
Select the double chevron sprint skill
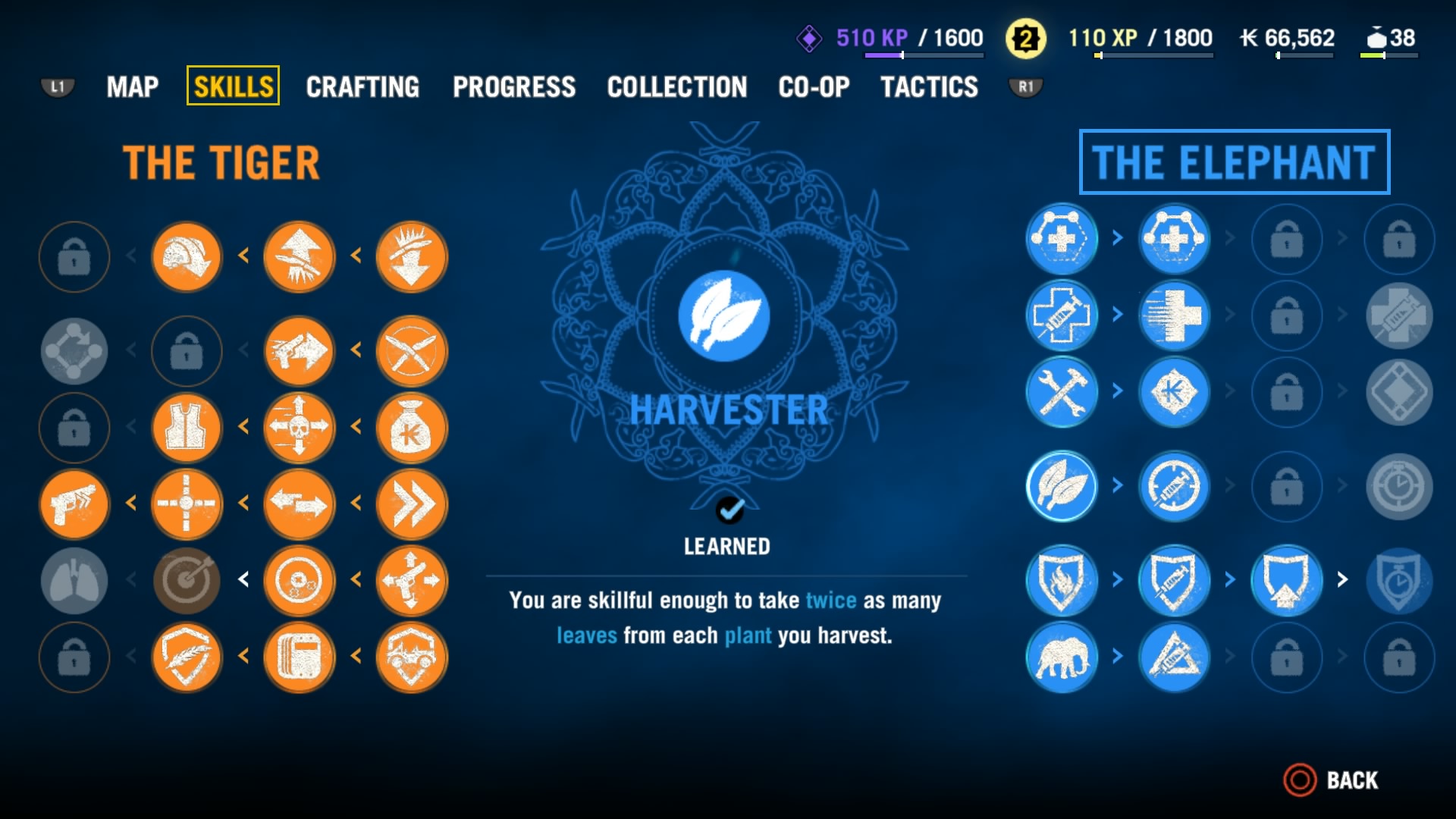click(412, 504)
